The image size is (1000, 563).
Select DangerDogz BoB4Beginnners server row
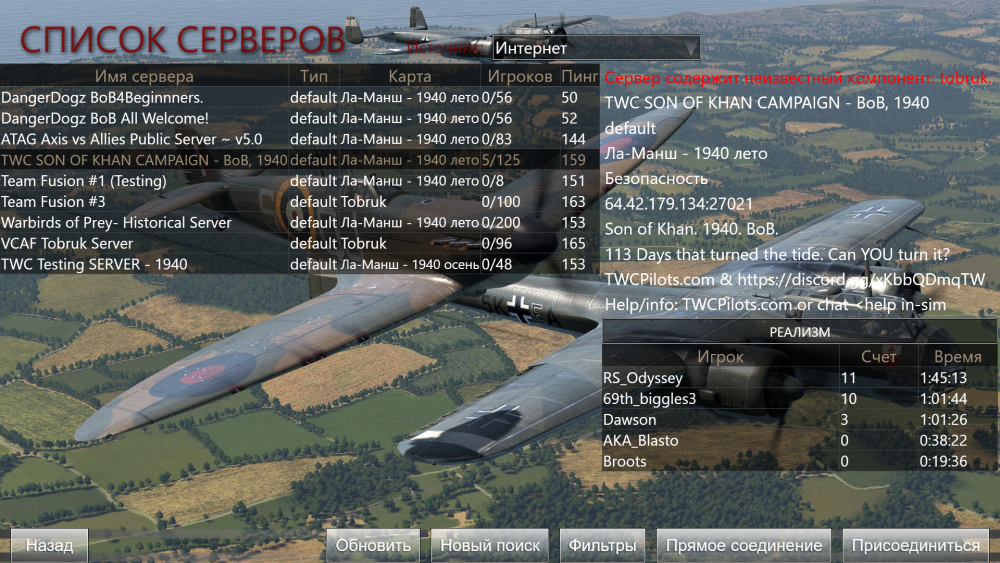145,98
